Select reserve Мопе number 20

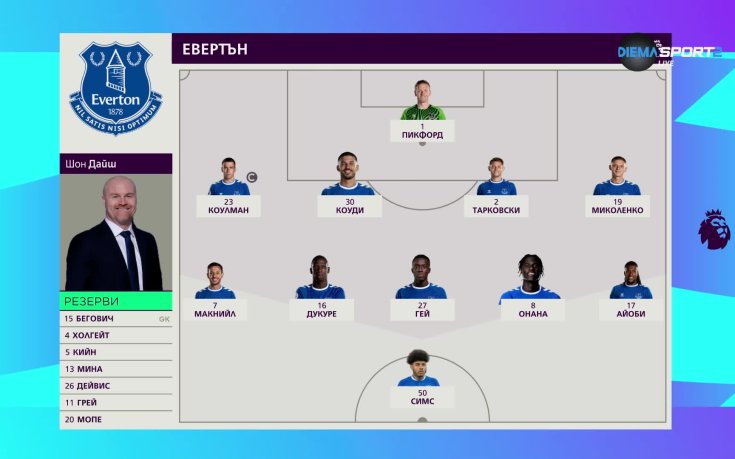115,420
